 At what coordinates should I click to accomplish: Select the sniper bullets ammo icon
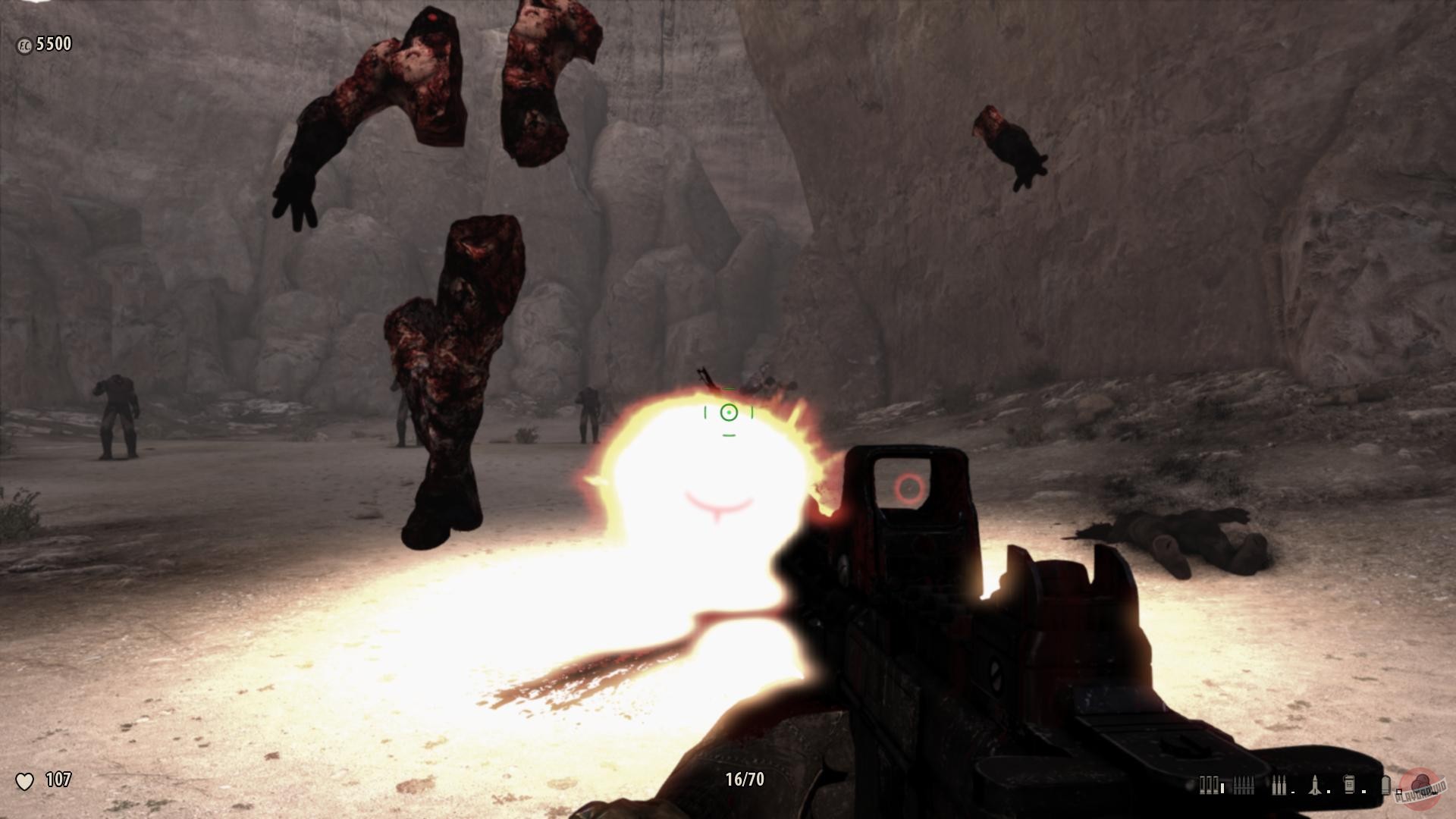1279,786
